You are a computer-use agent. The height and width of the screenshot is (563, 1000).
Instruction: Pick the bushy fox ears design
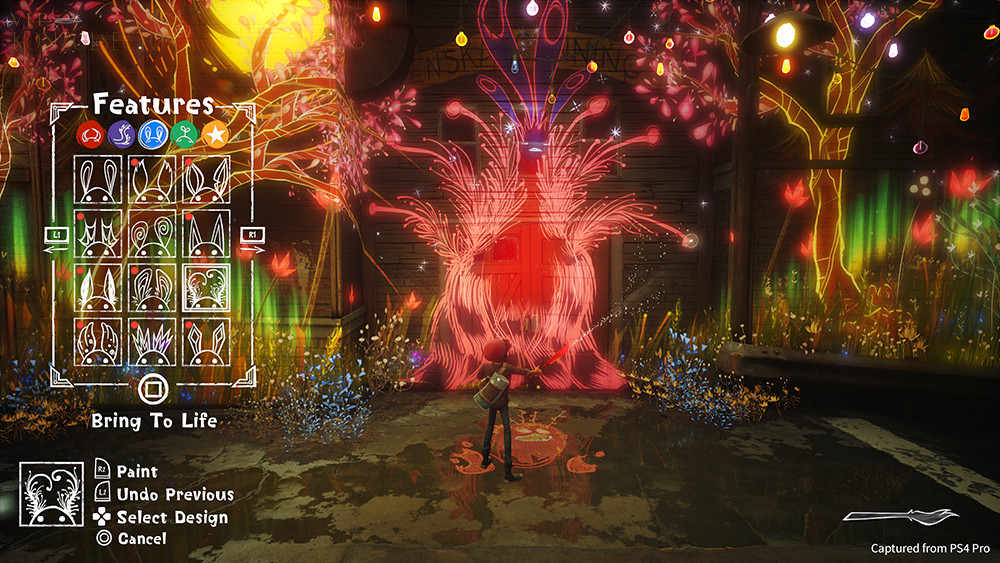(x=152, y=179)
